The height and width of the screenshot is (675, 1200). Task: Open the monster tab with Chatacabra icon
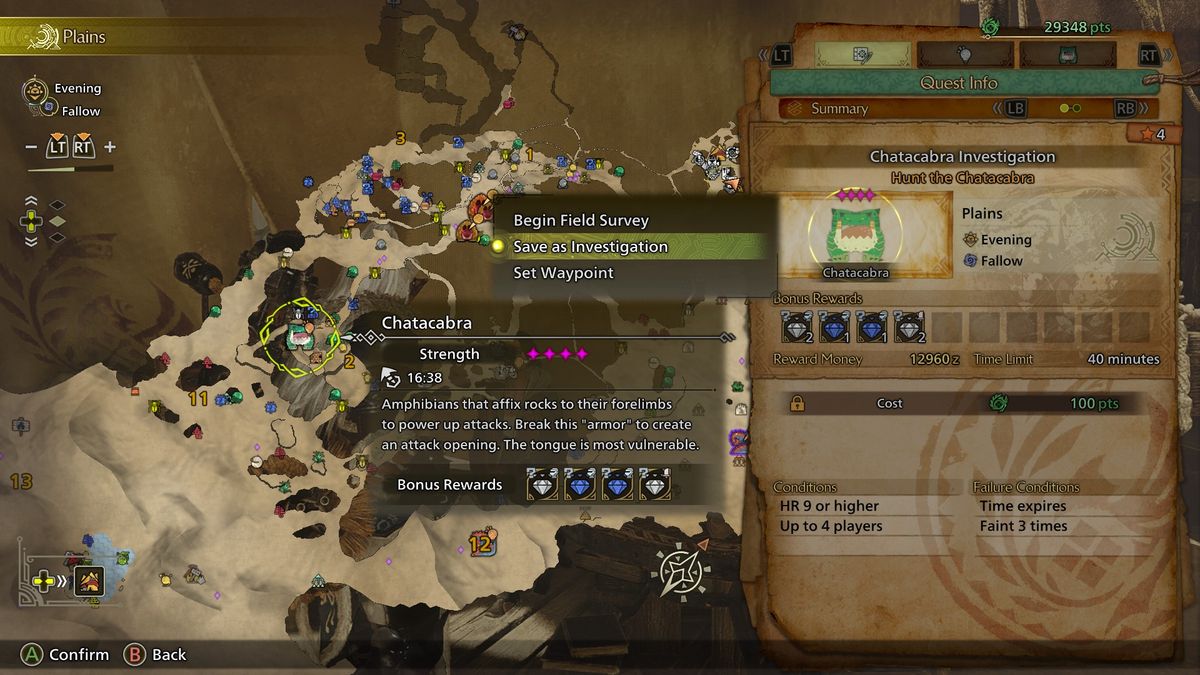tap(1067, 54)
